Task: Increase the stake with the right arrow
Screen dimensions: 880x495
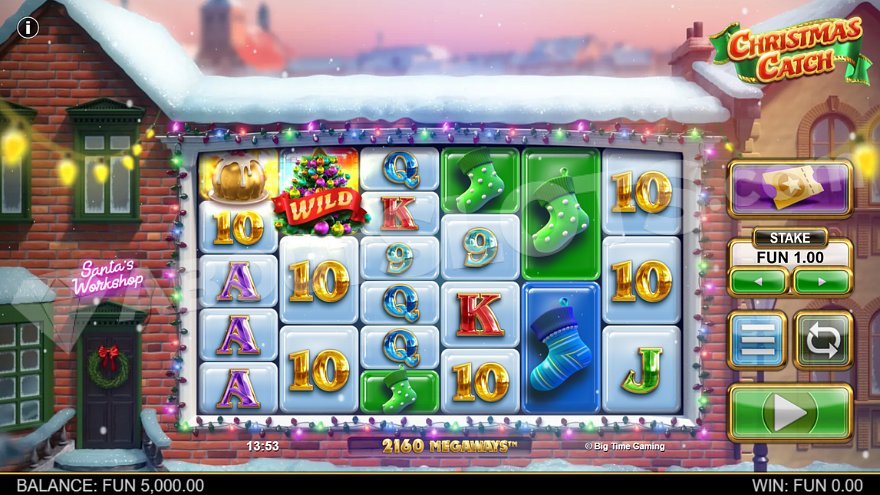Action: tap(822, 281)
